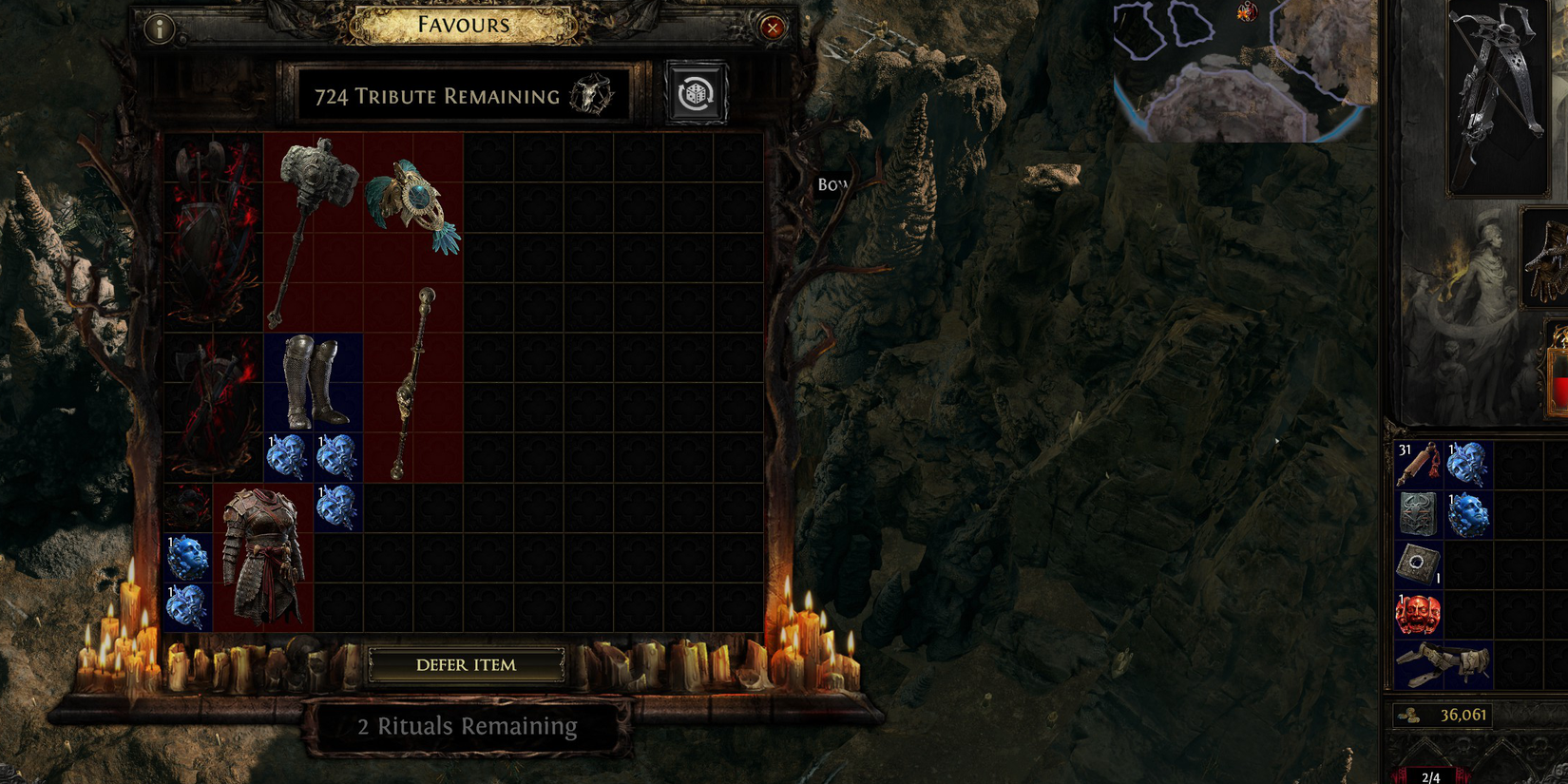
Task: Select the bull-embossed book in the inventory
Action: (x=1420, y=511)
